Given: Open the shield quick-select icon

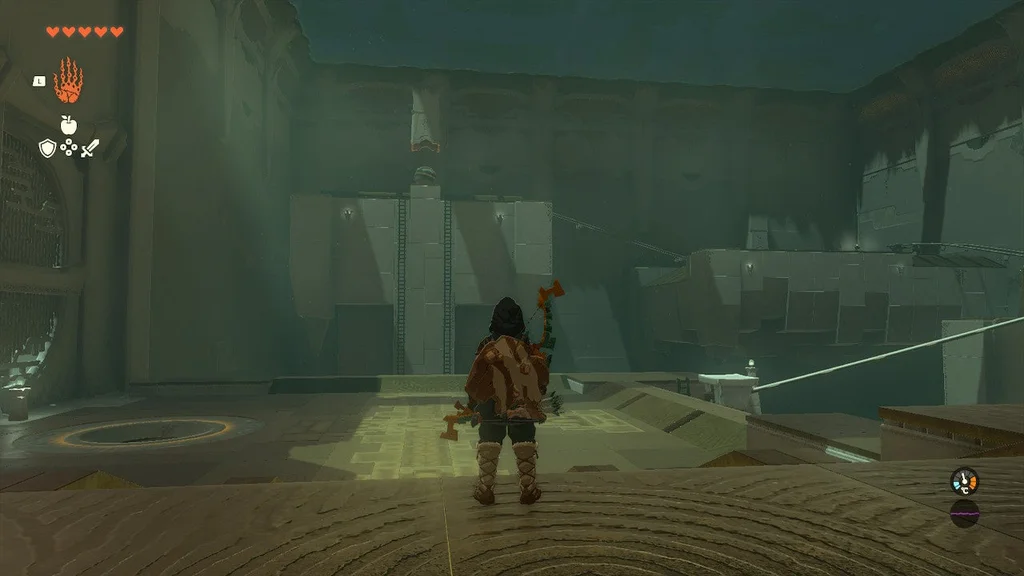Looking at the screenshot, I should coord(46,148).
